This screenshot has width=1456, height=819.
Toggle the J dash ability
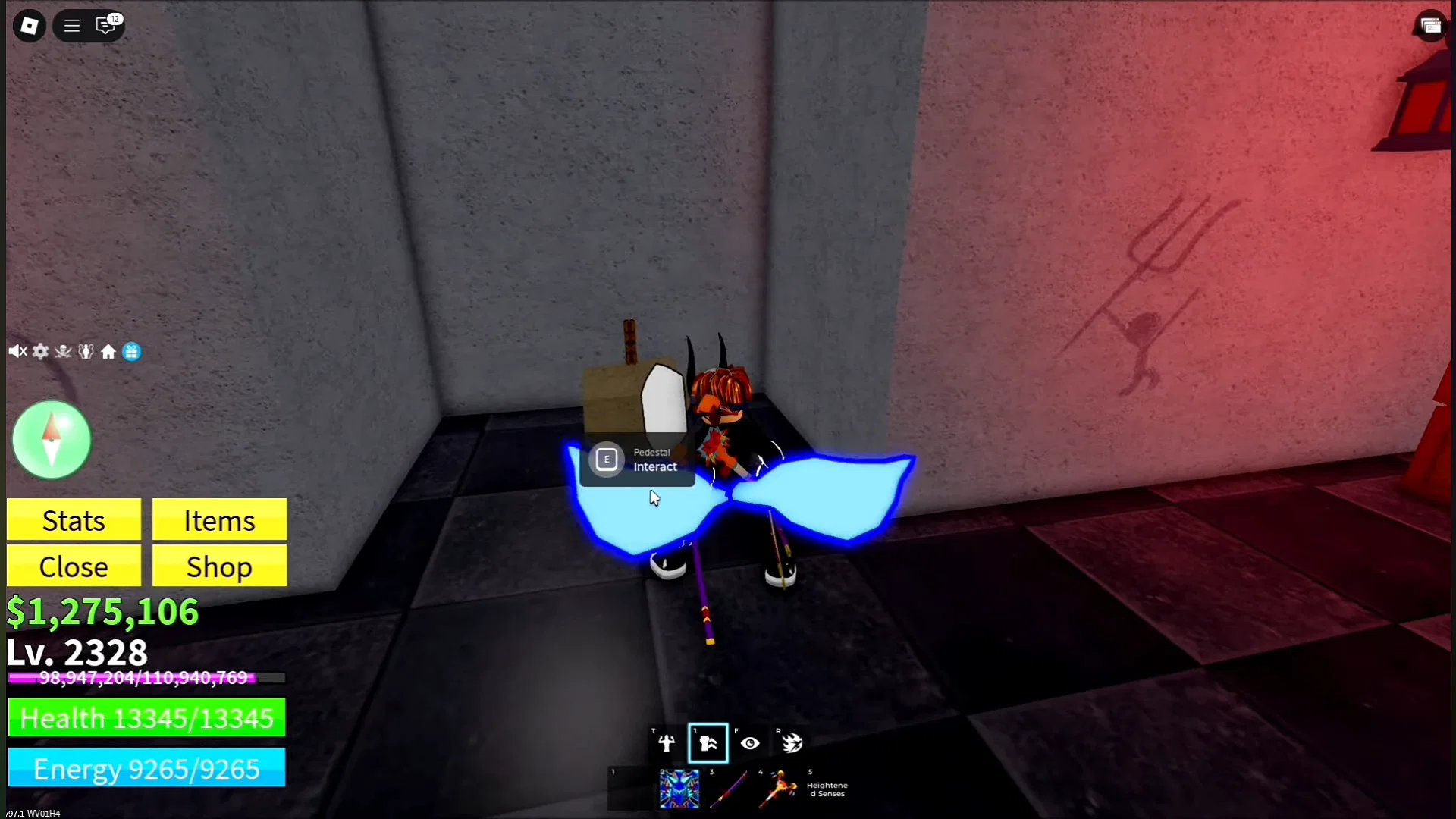pyautogui.click(x=708, y=743)
